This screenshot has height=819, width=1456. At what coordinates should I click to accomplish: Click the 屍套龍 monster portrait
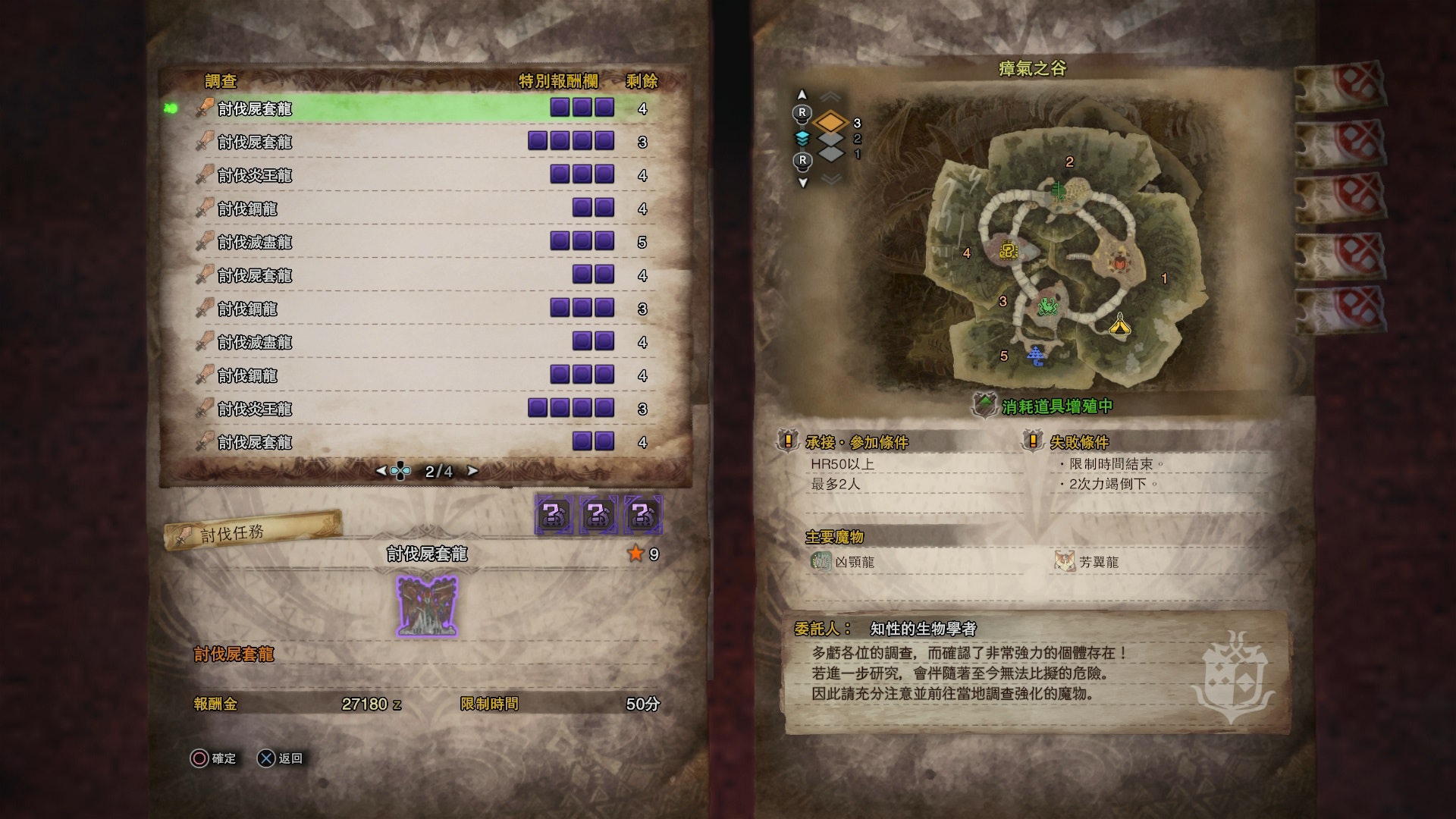point(427,606)
